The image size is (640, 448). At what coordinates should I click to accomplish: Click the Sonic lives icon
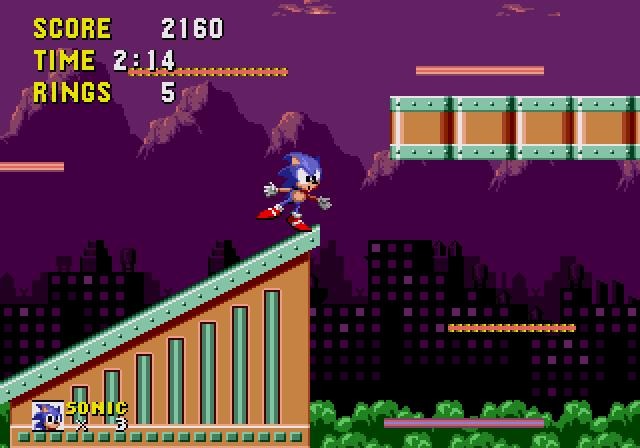[48, 416]
